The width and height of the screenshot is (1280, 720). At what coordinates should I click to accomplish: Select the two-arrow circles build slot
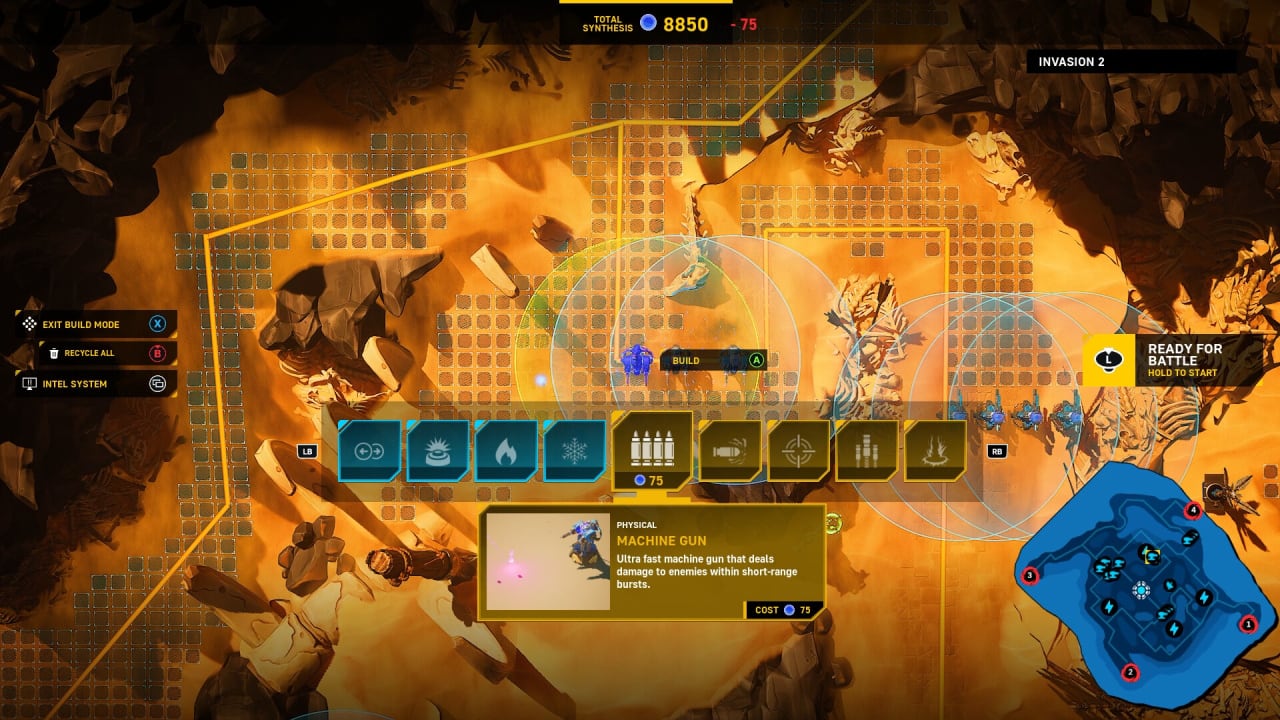369,450
